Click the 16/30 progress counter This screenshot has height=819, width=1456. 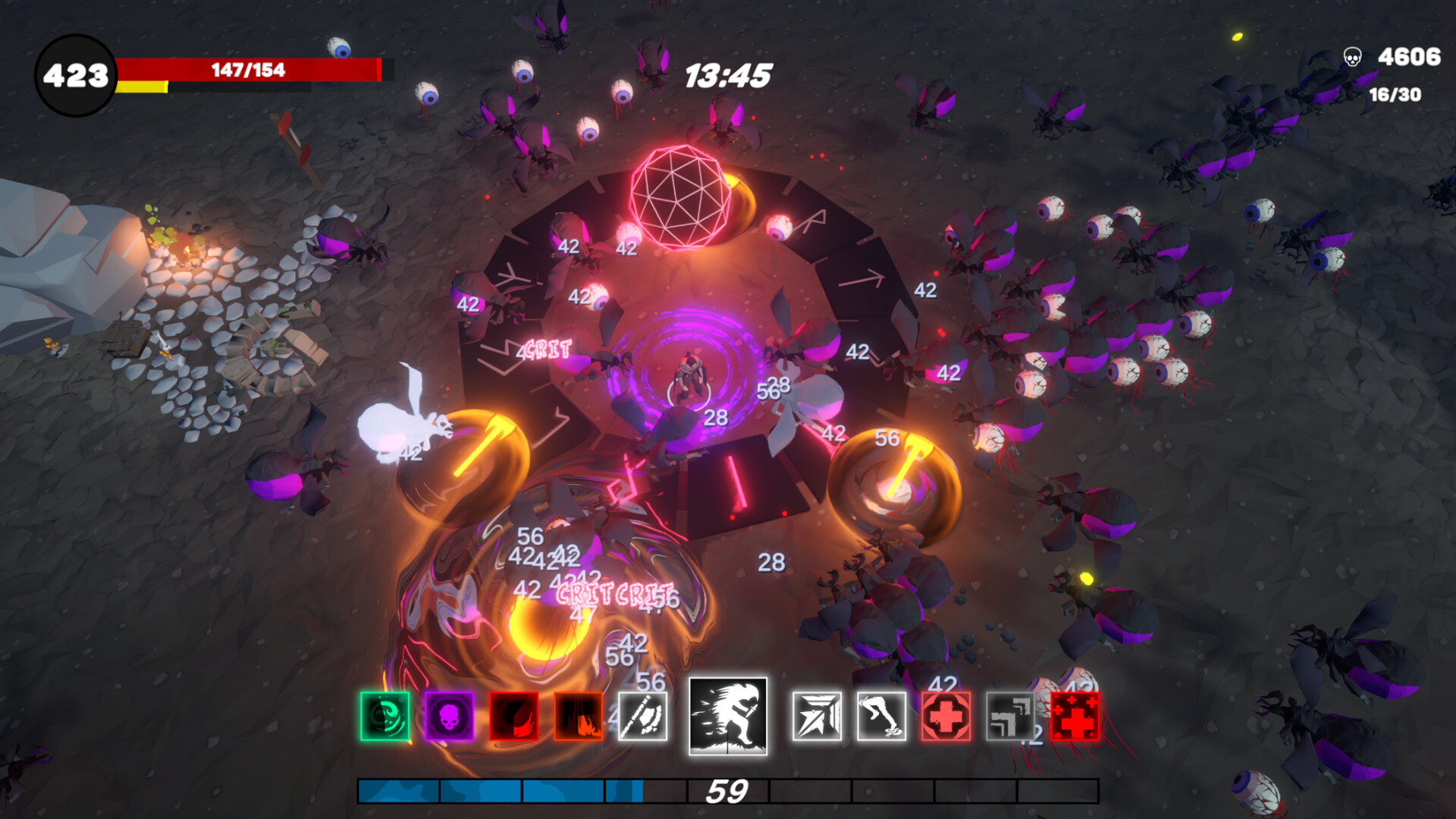pyautogui.click(x=1394, y=94)
